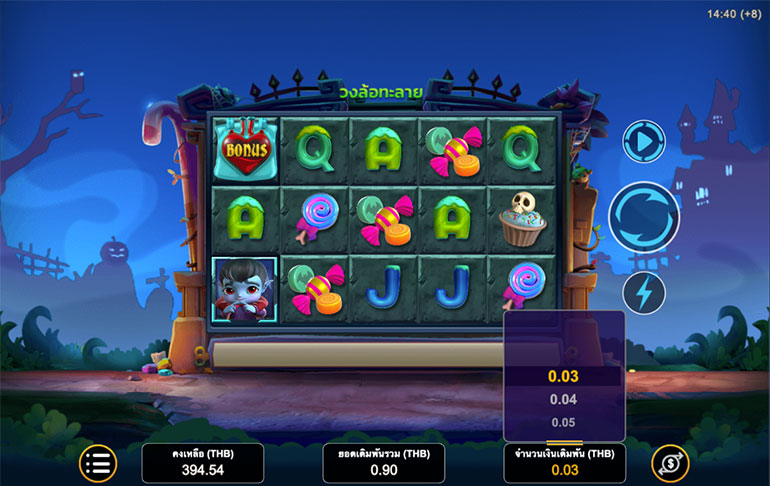The height and width of the screenshot is (486, 770).
Task: Select the highlighted 0.03 bet option
Action: pos(564,377)
